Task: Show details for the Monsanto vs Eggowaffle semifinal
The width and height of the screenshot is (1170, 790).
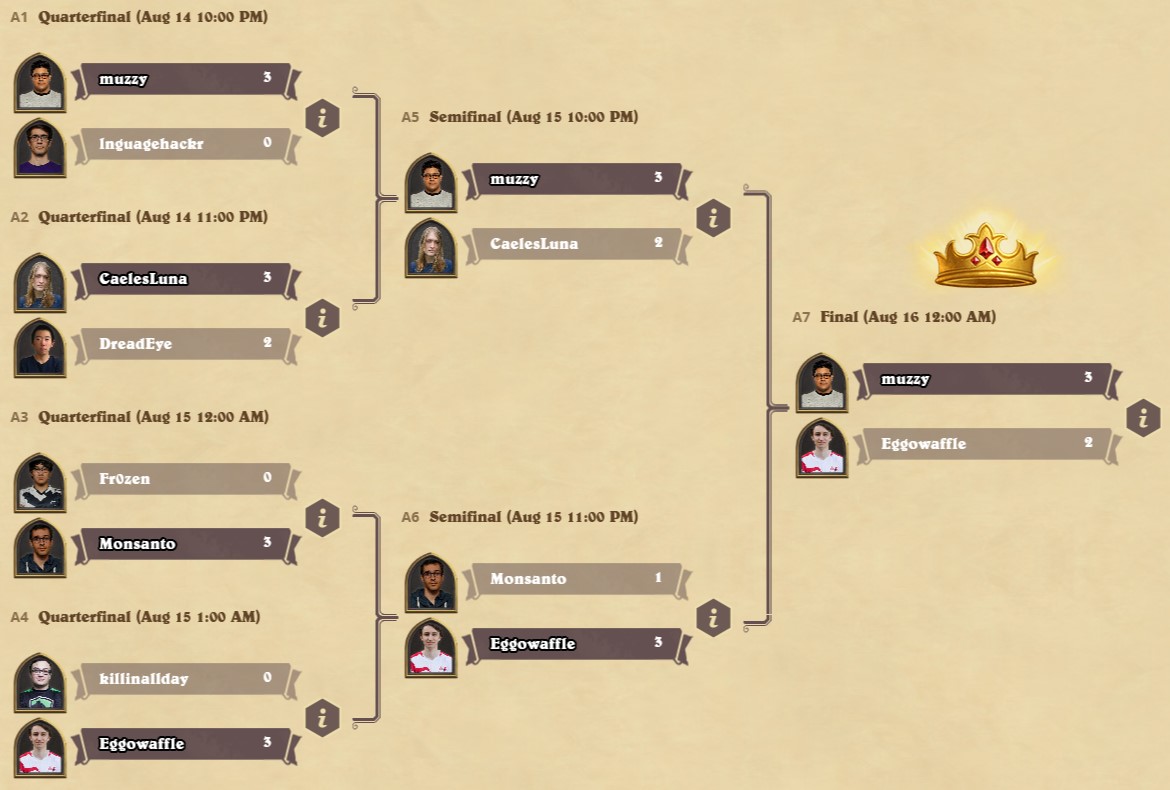Action: (x=713, y=618)
